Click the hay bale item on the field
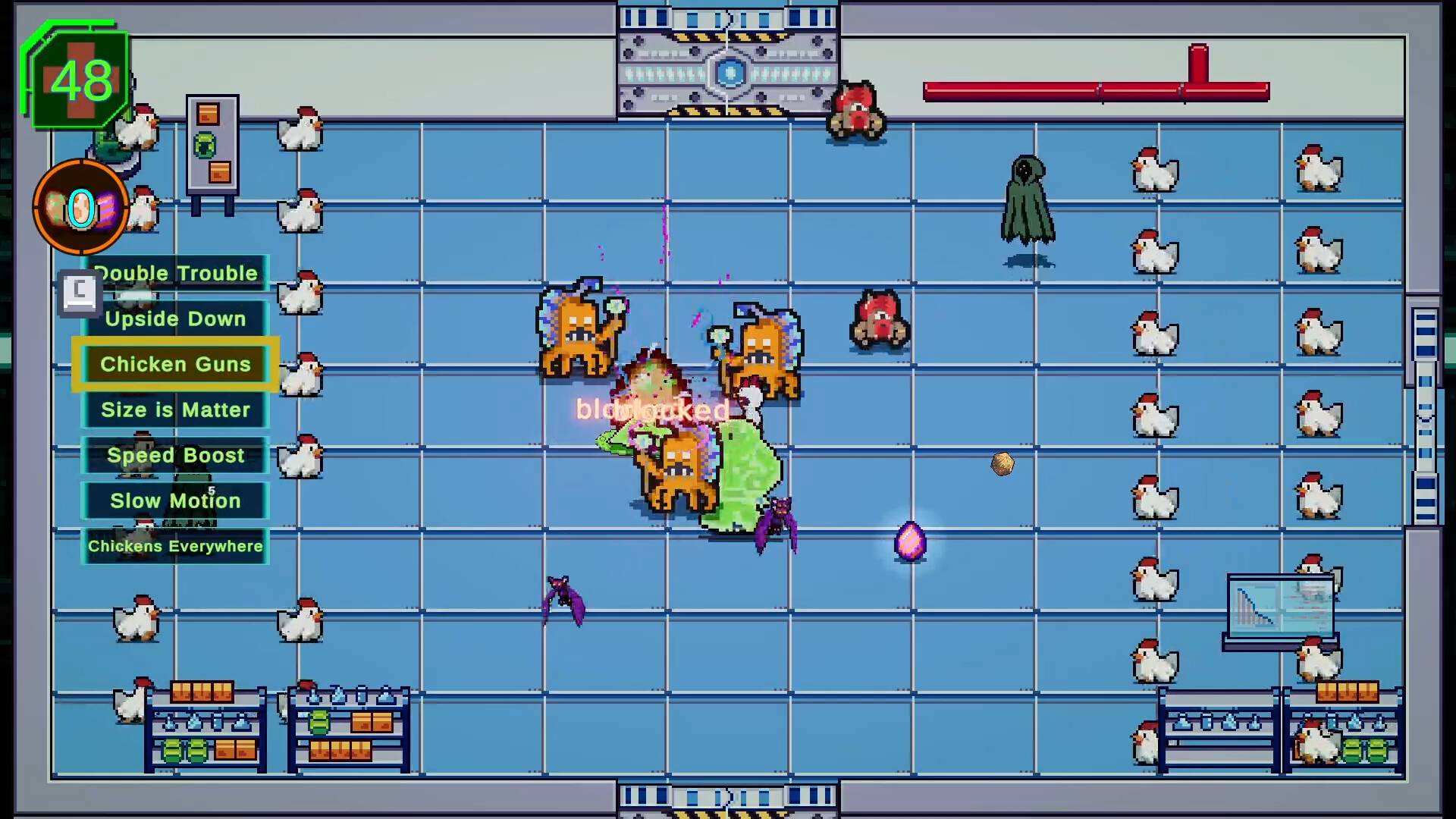The height and width of the screenshot is (819, 1456). click(x=1002, y=464)
